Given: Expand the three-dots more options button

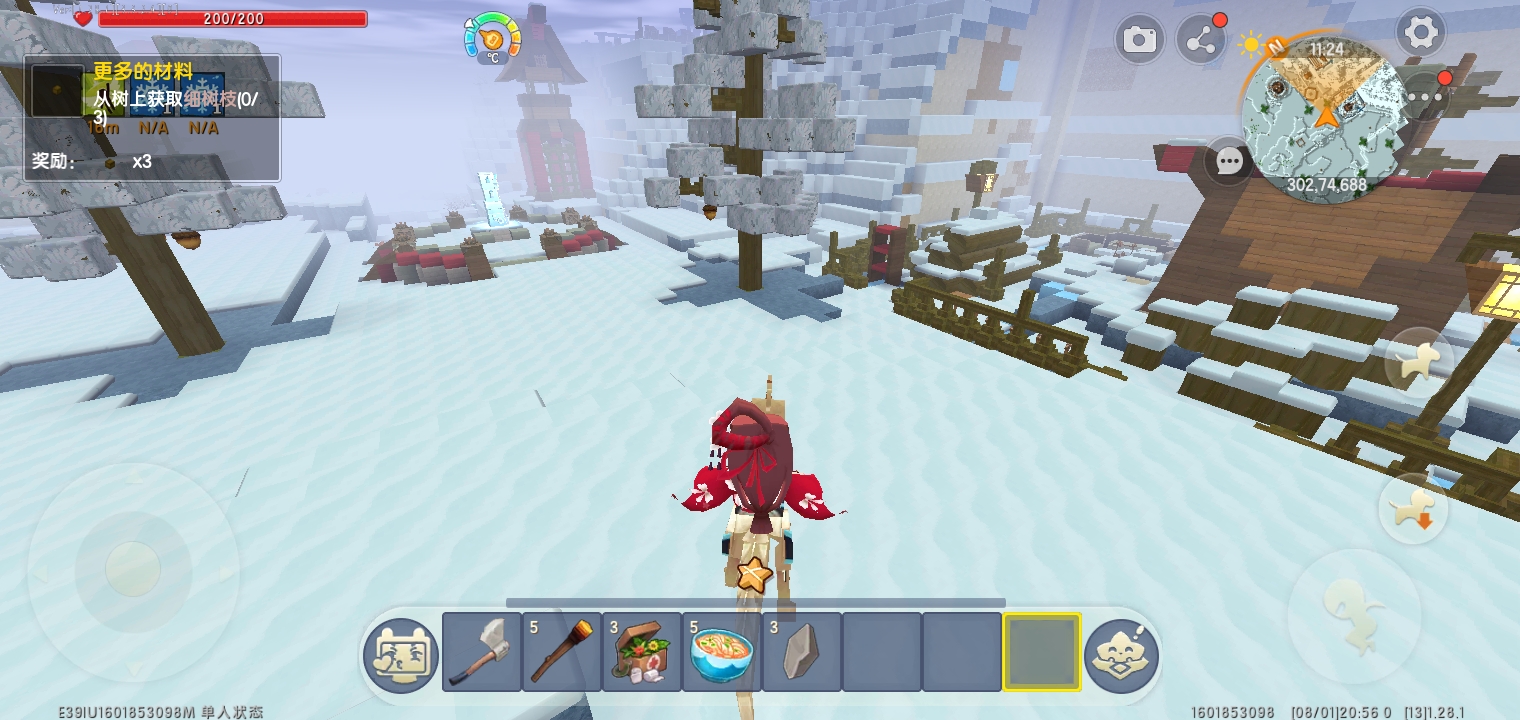Looking at the screenshot, I should [x=1425, y=97].
